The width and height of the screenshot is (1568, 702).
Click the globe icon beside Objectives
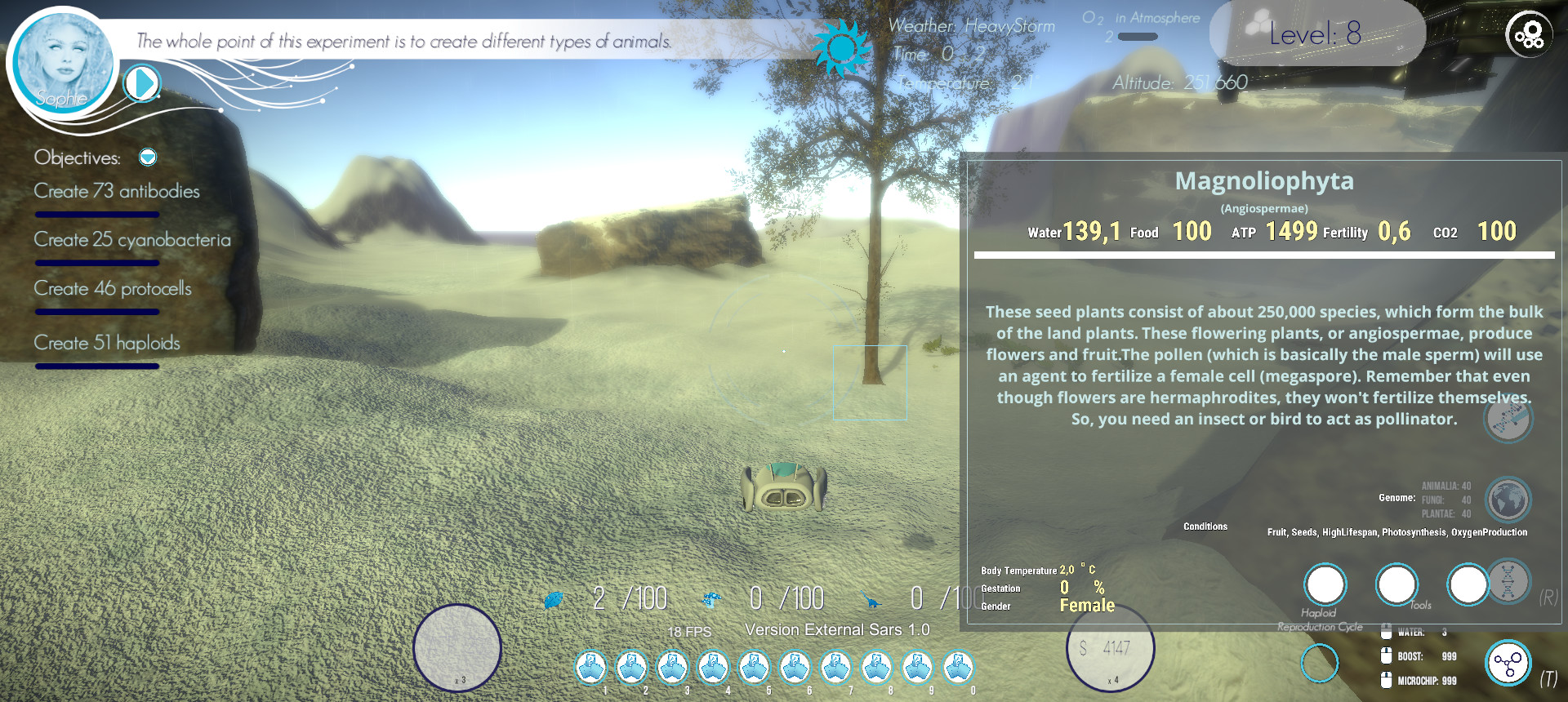pos(148,158)
